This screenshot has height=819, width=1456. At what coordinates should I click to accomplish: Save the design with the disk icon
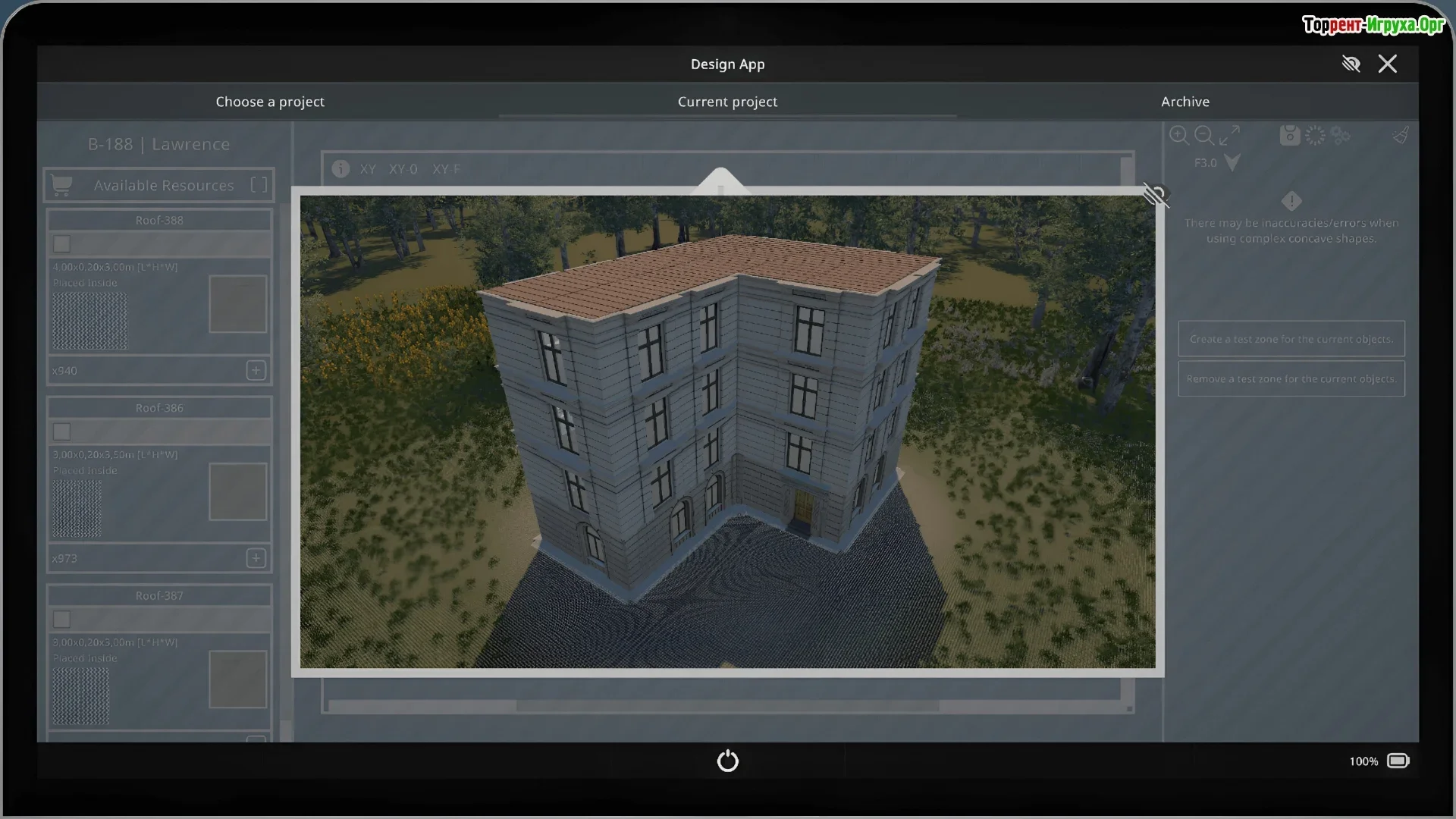tap(1289, 136)
